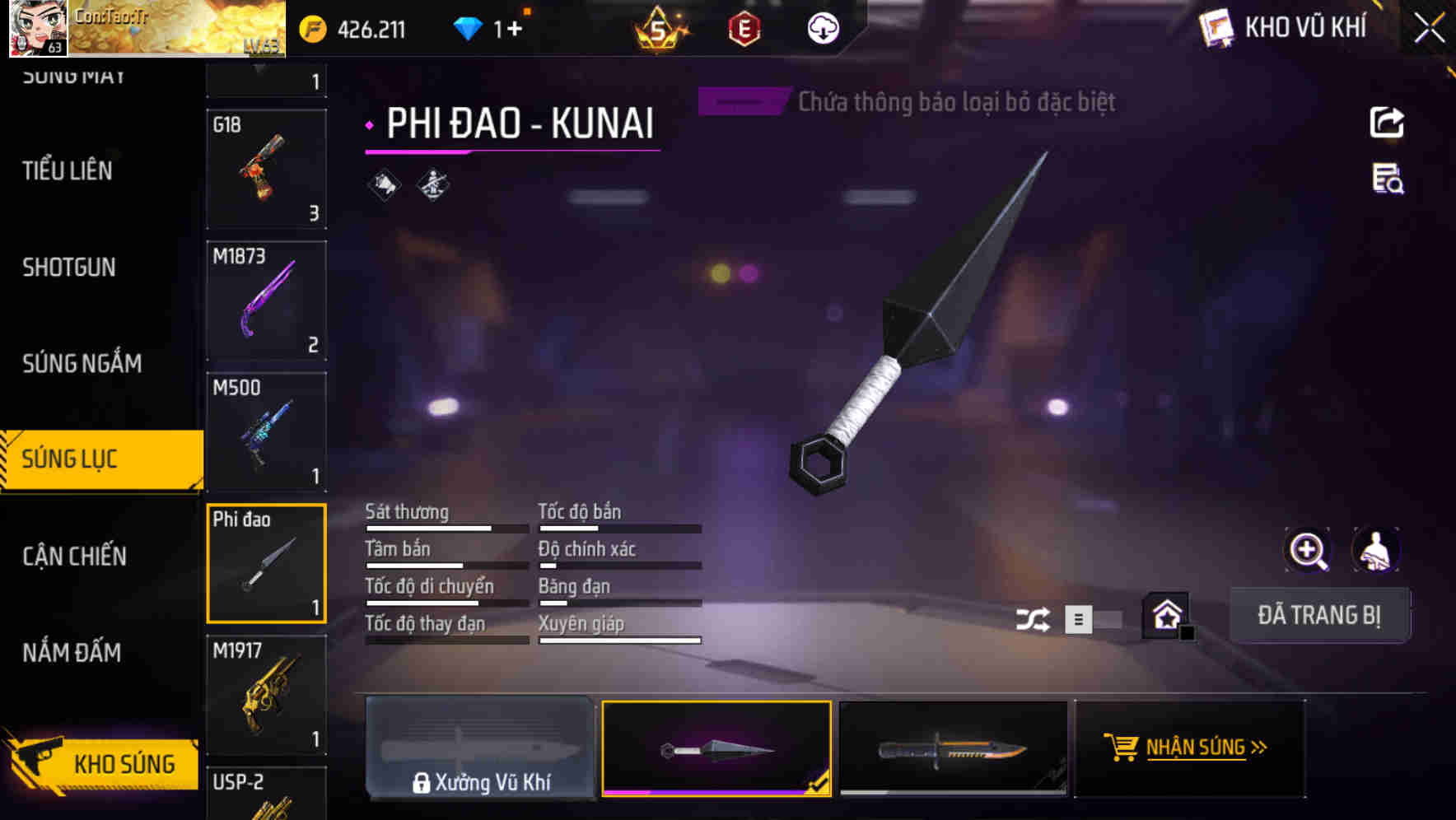Open the share icon for Phi Đao - Kunai
1456x820 pixels.
click(1388, 122)
